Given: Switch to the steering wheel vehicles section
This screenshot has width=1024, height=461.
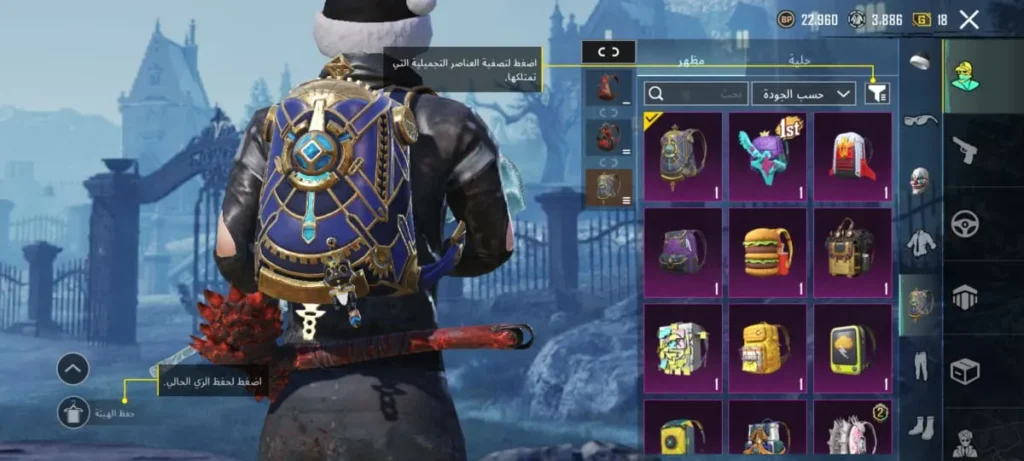Looking at the screenshot, I should click(x=965, y=225).
